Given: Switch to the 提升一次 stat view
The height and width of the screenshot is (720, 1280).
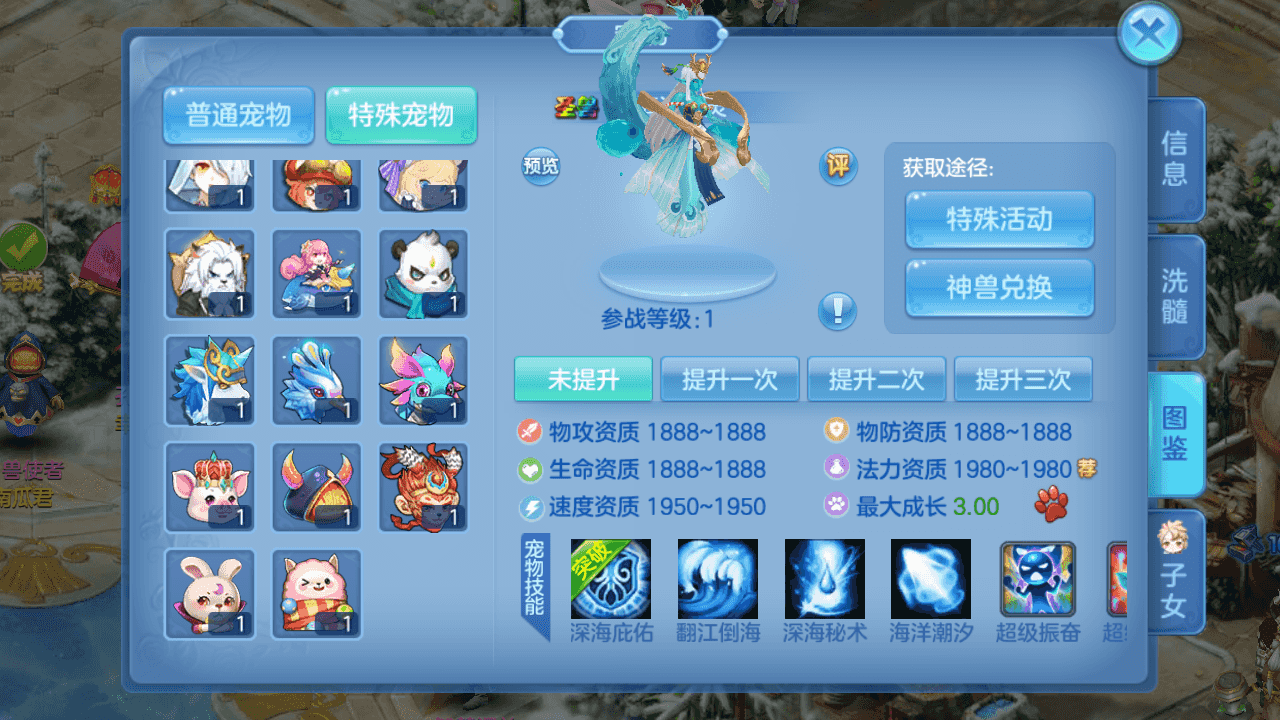Looking at the screenshot, I should tap(730, 379).
